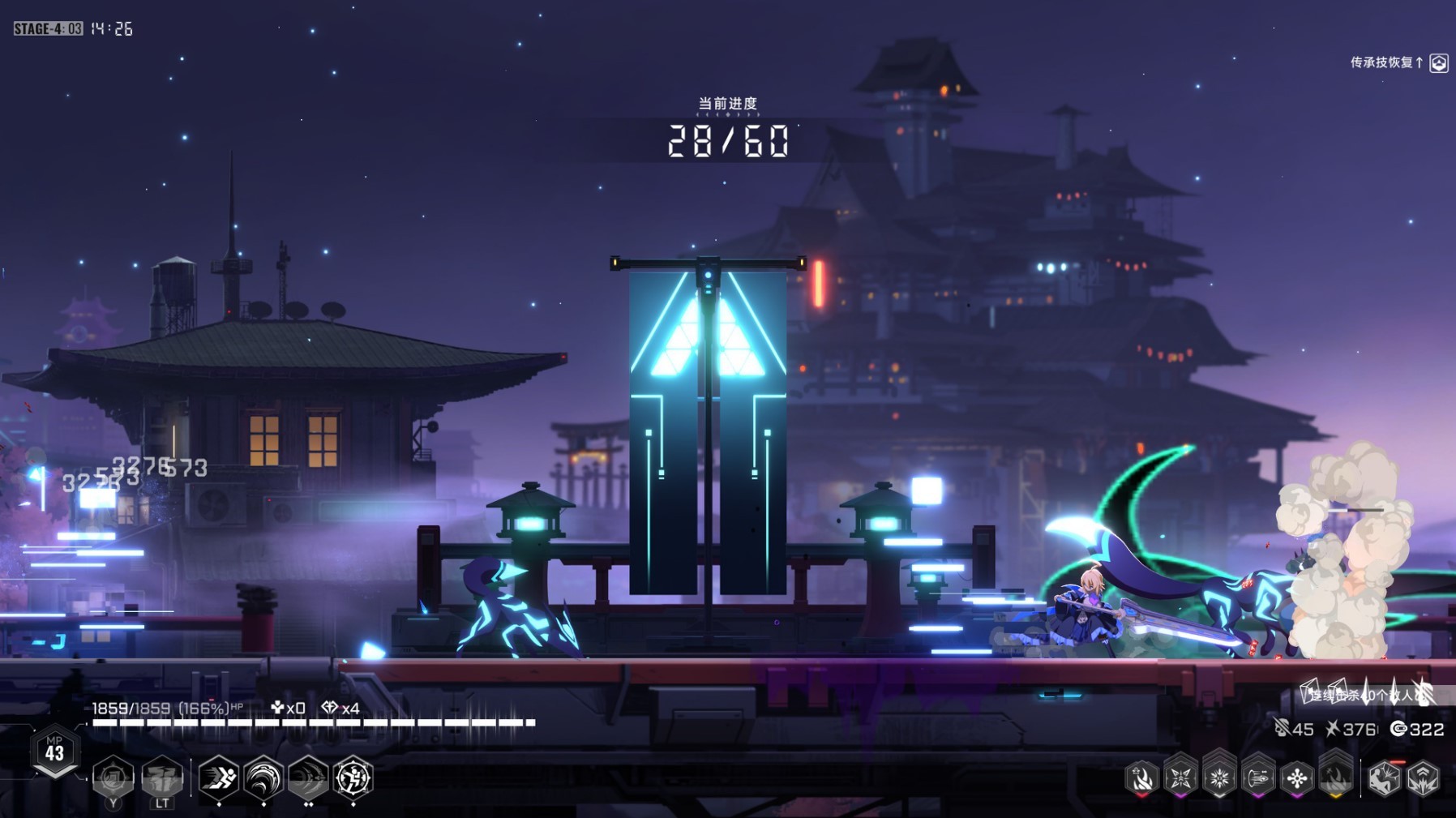Select the sprinting runner skill icon
The image size is (1456, 818).
click(218, 778)
